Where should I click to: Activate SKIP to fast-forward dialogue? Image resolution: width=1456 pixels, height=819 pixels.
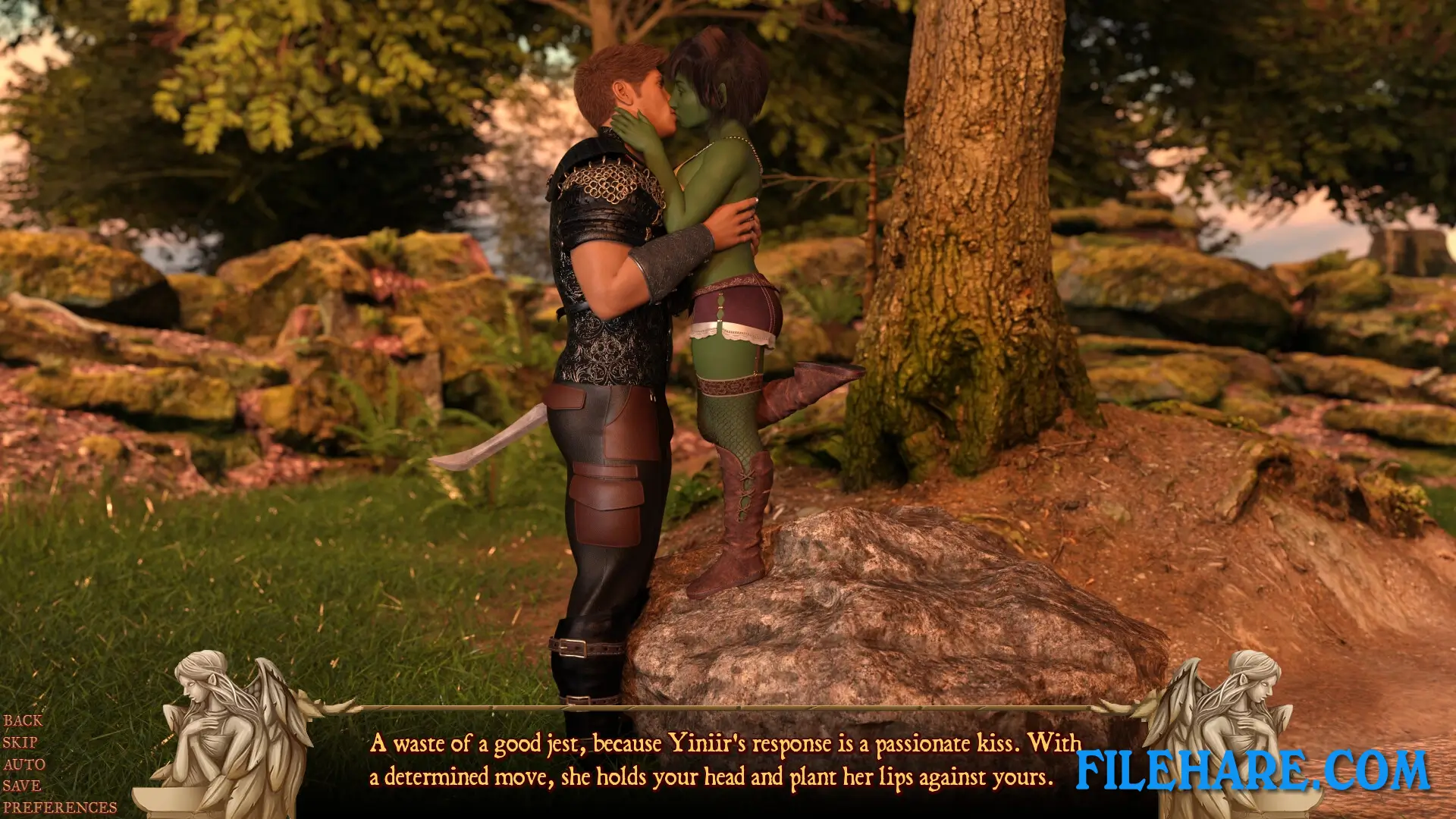coord(20,742)
